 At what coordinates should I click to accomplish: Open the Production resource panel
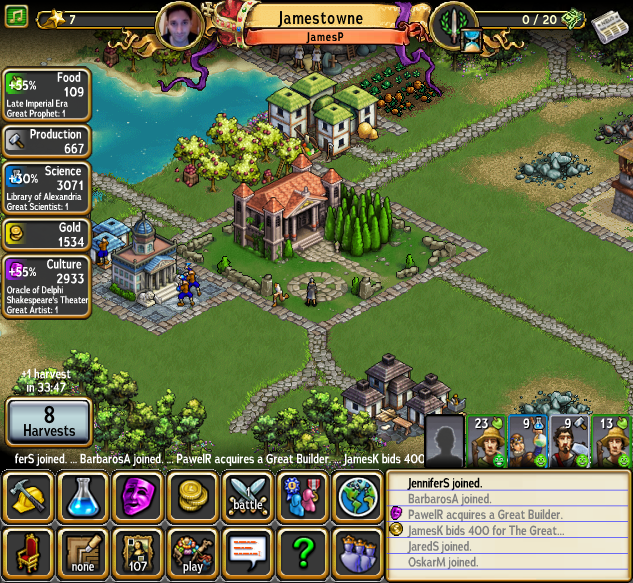(x=47, y=141)
